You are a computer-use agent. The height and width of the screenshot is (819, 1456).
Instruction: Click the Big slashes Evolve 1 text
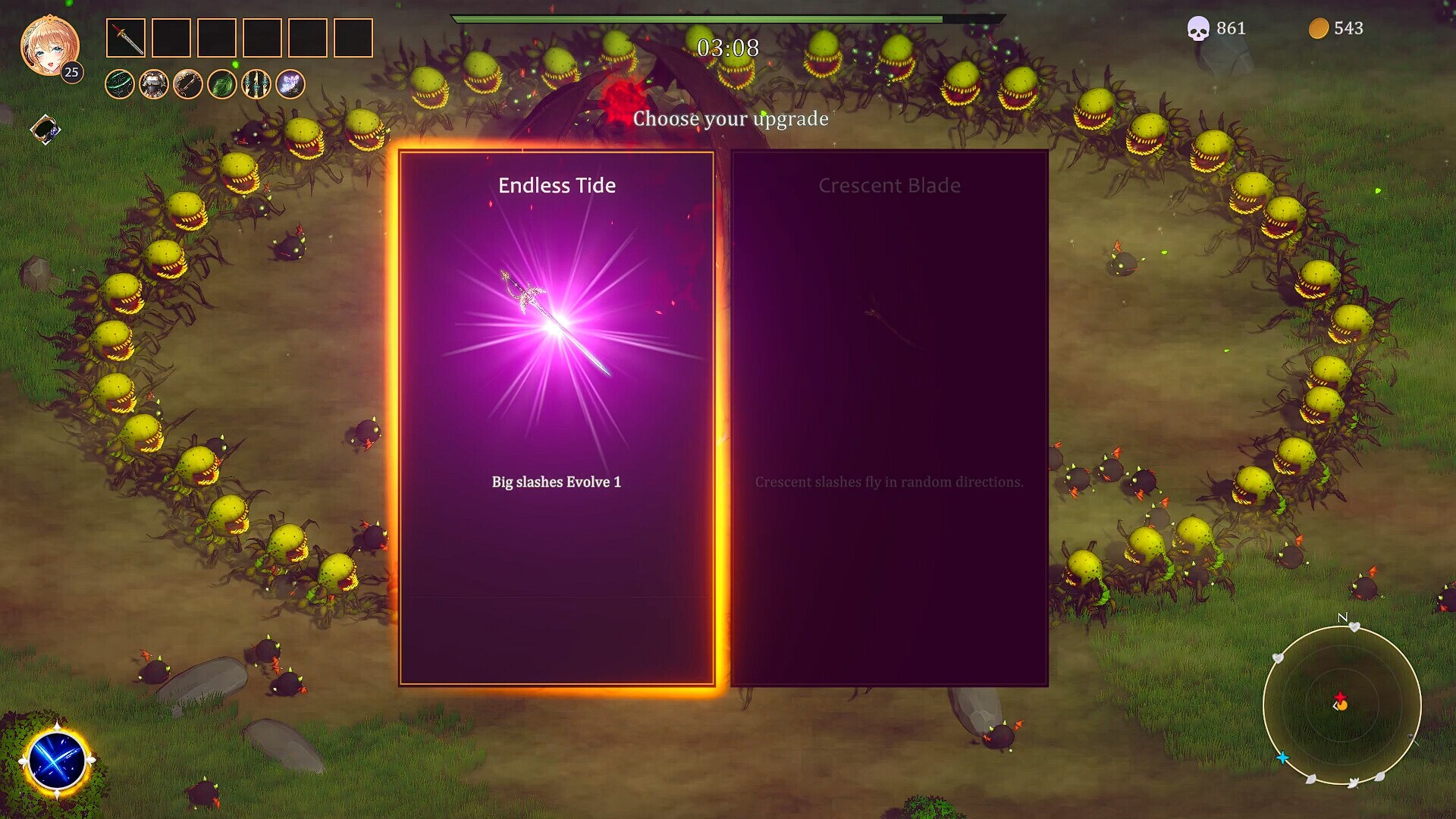pyautogui.click(x=556, y=481)
